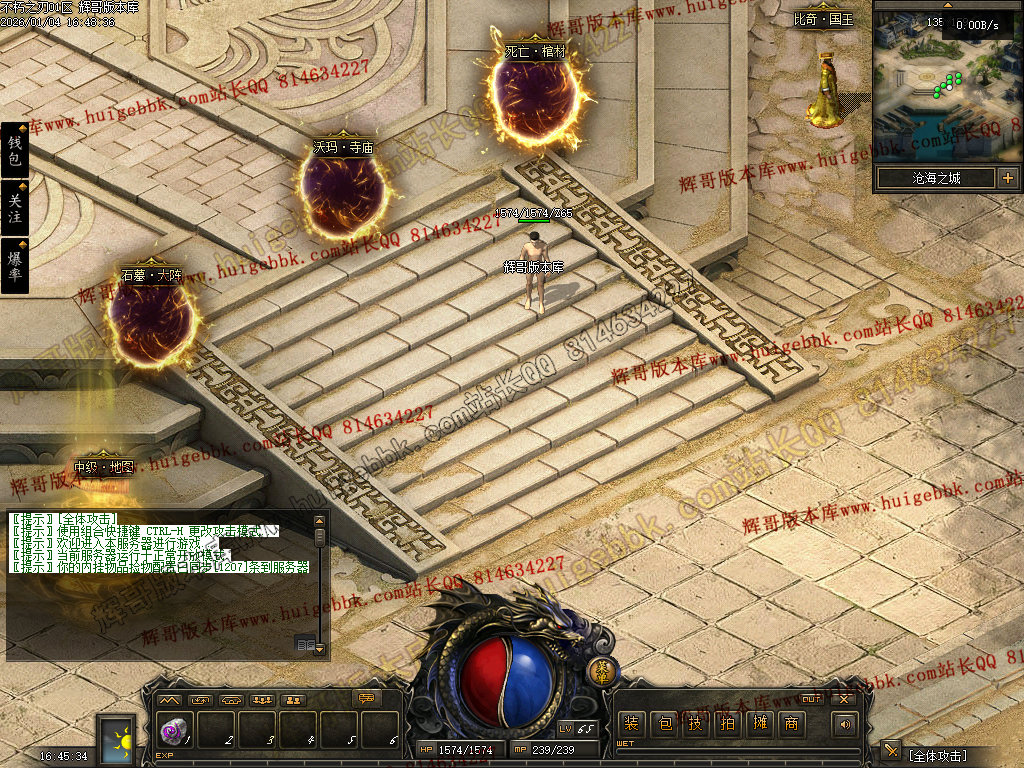Click the X exit button on bottom bar

845,698
